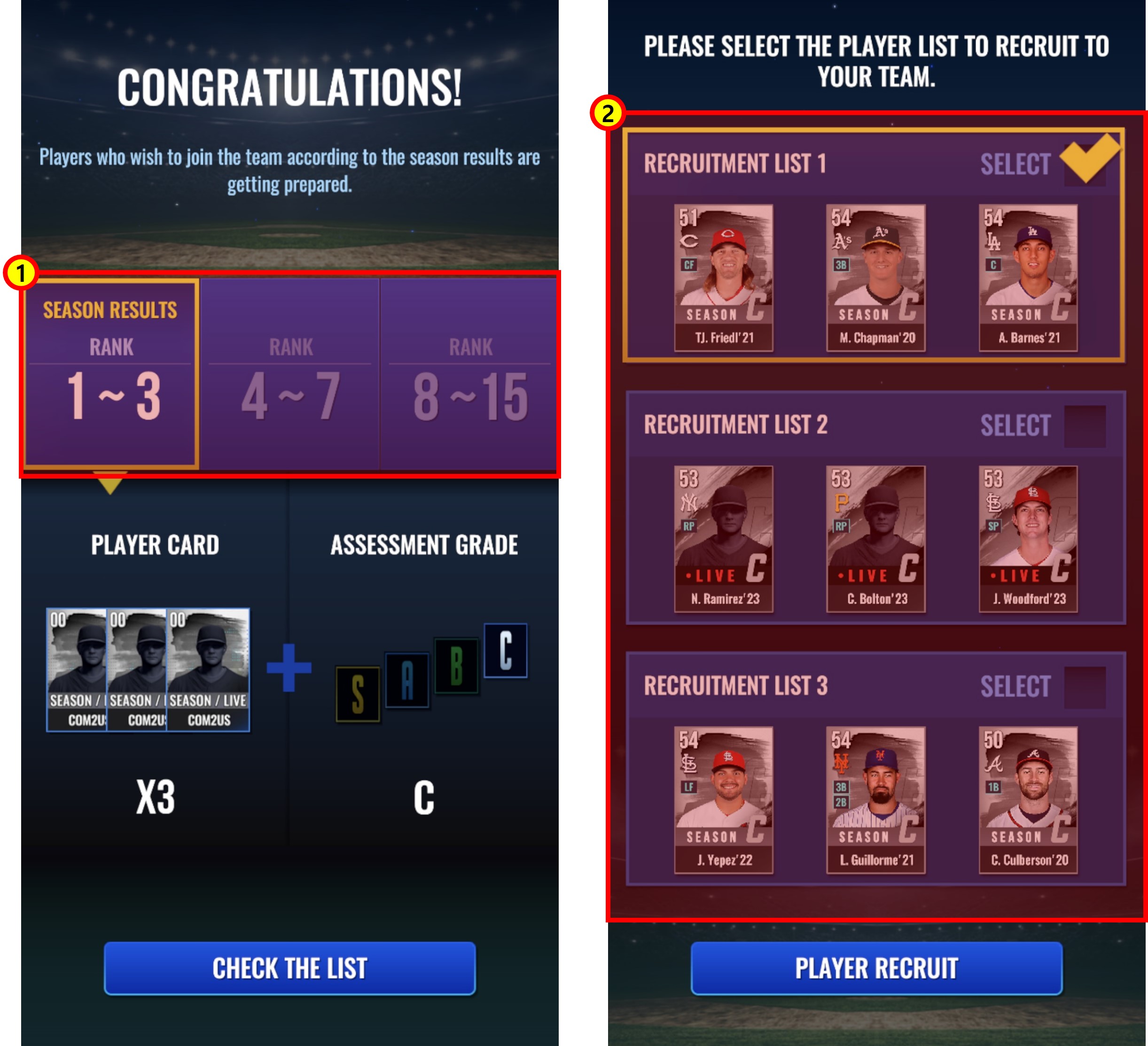Open the Check The List button
The image size is (1148, 1046).
(289, 968)
